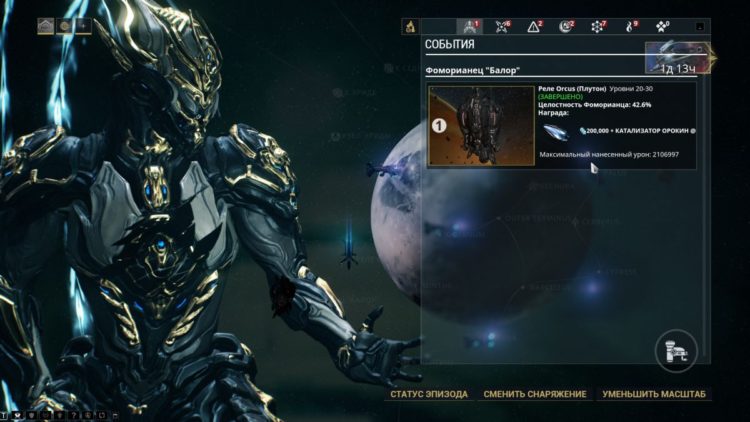Open the crossed-swords tab with badge 6

pyautogui.click(x=502, y=27)
